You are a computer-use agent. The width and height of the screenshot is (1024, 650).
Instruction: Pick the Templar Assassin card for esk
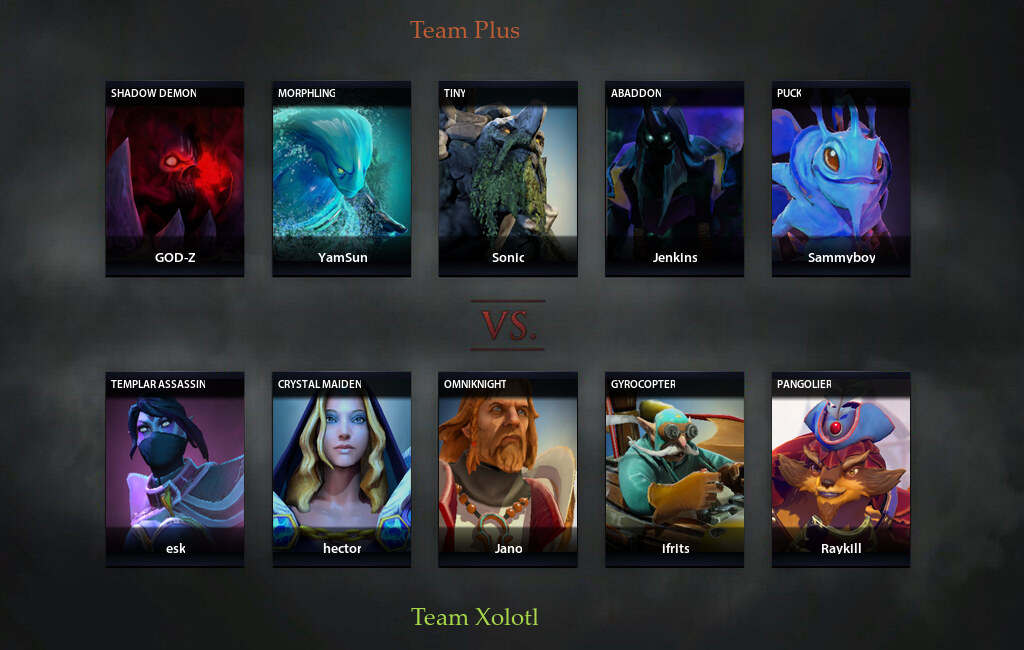(175, 470)
